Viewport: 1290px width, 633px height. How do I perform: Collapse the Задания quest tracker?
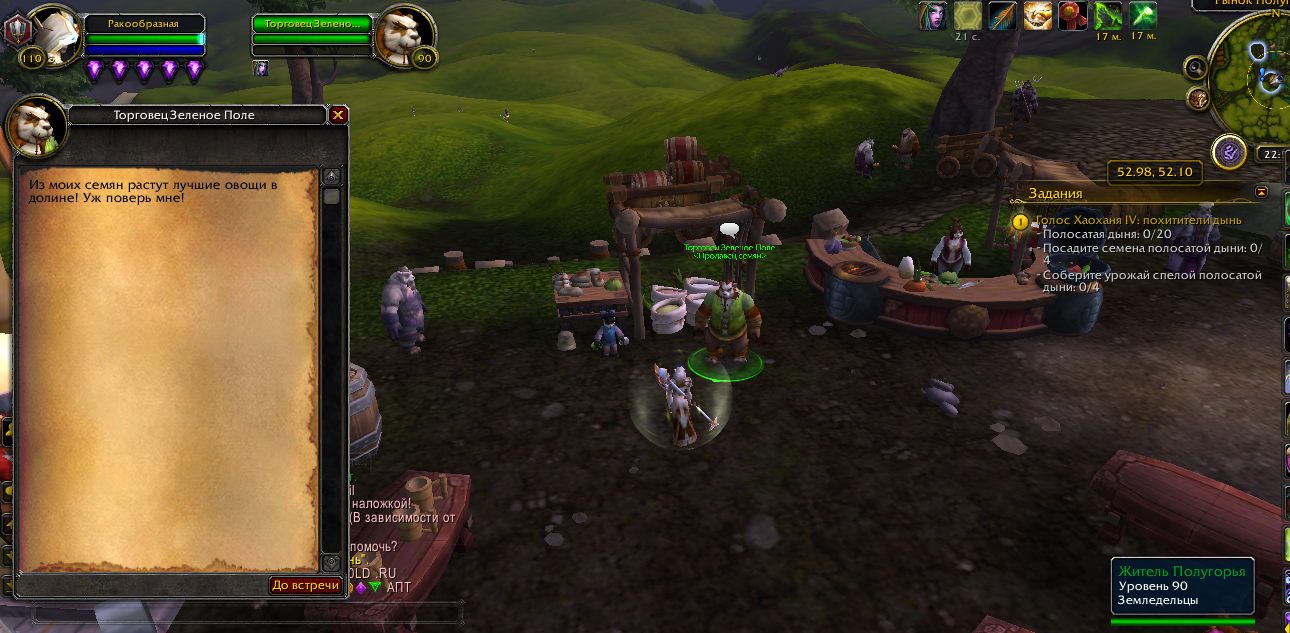[x=1261, y=191]
